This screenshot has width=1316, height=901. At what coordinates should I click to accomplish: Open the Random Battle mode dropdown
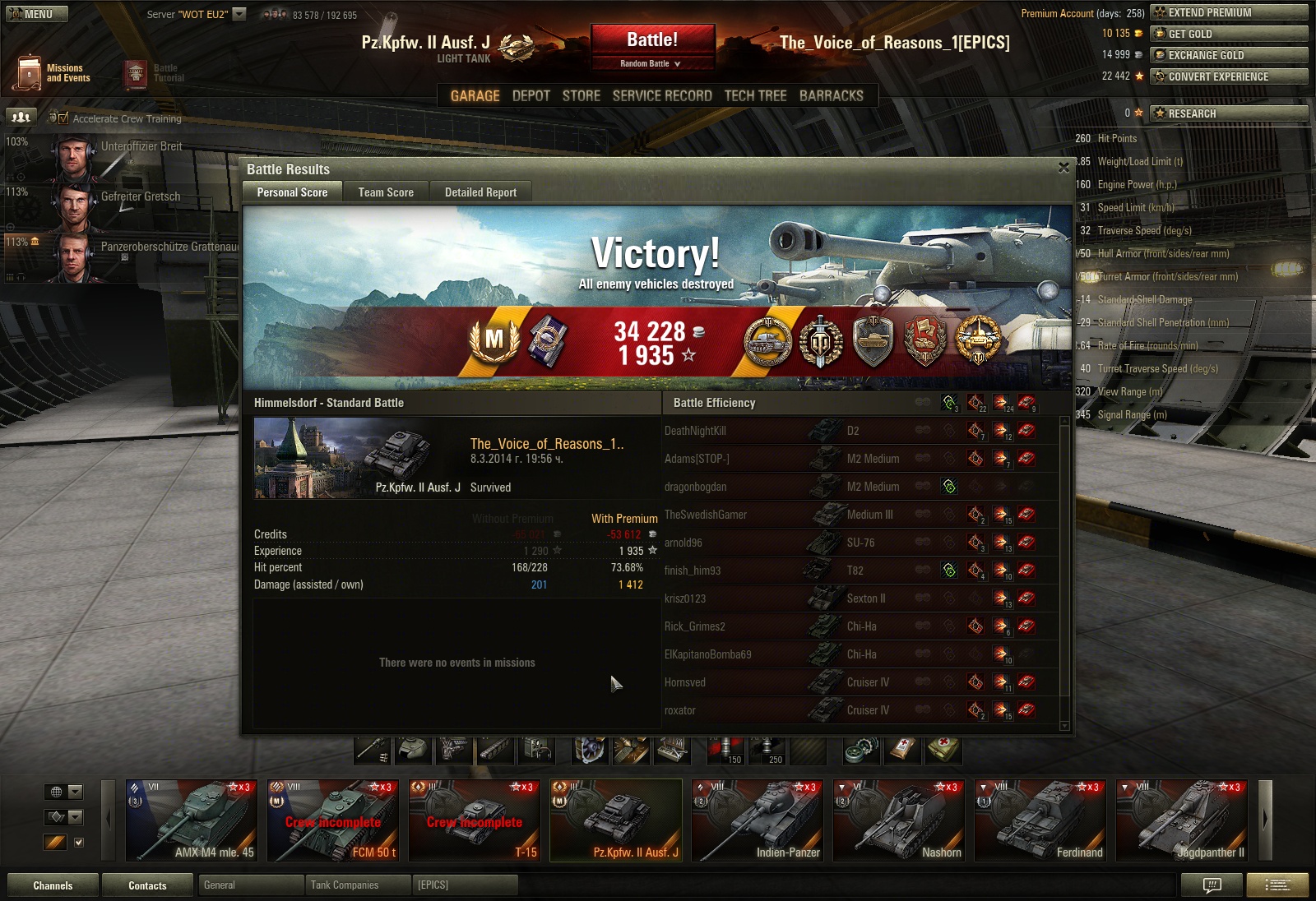[651, 63]
